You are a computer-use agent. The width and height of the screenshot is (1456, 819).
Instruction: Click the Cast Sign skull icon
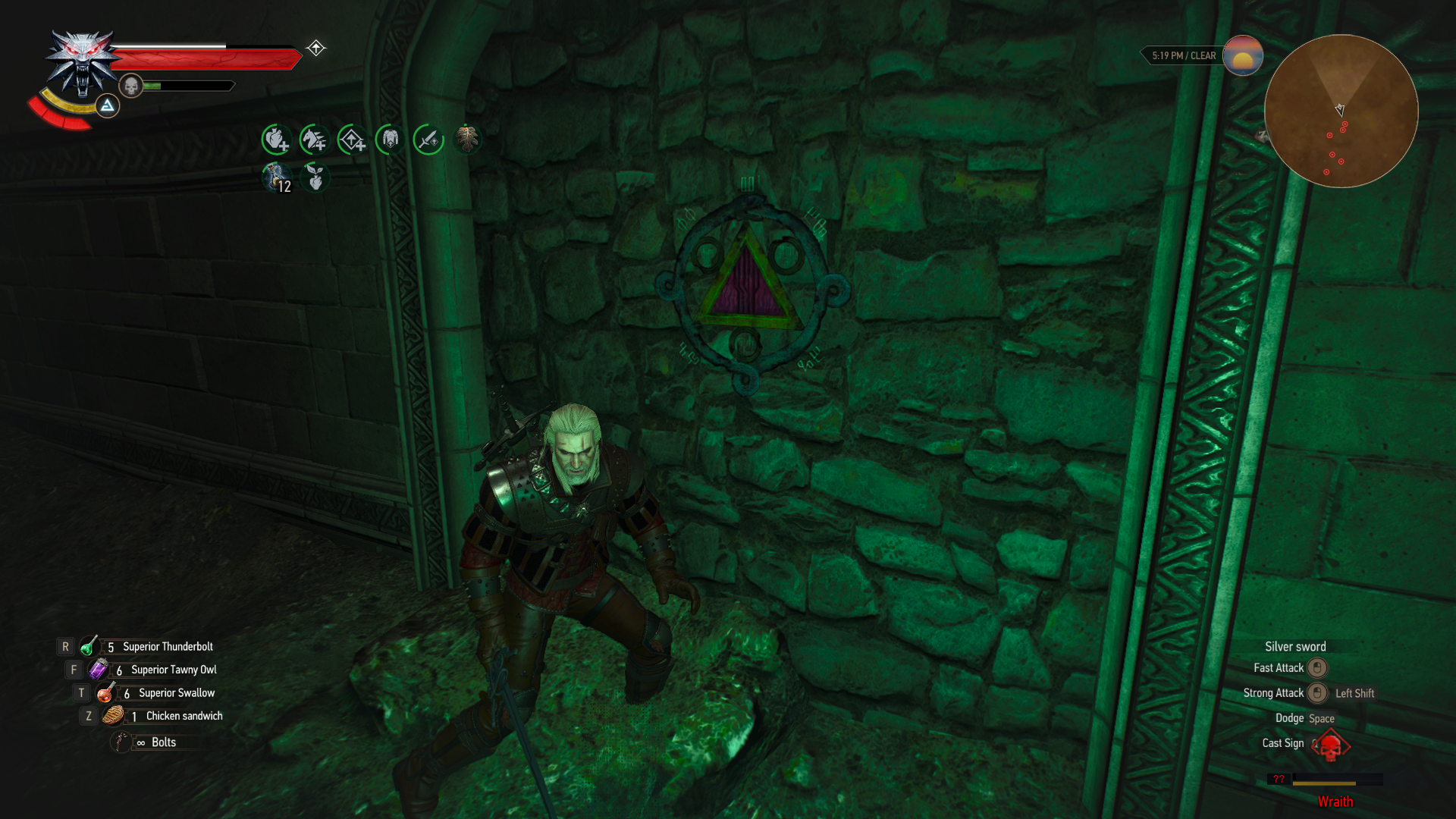(1331, 746)
